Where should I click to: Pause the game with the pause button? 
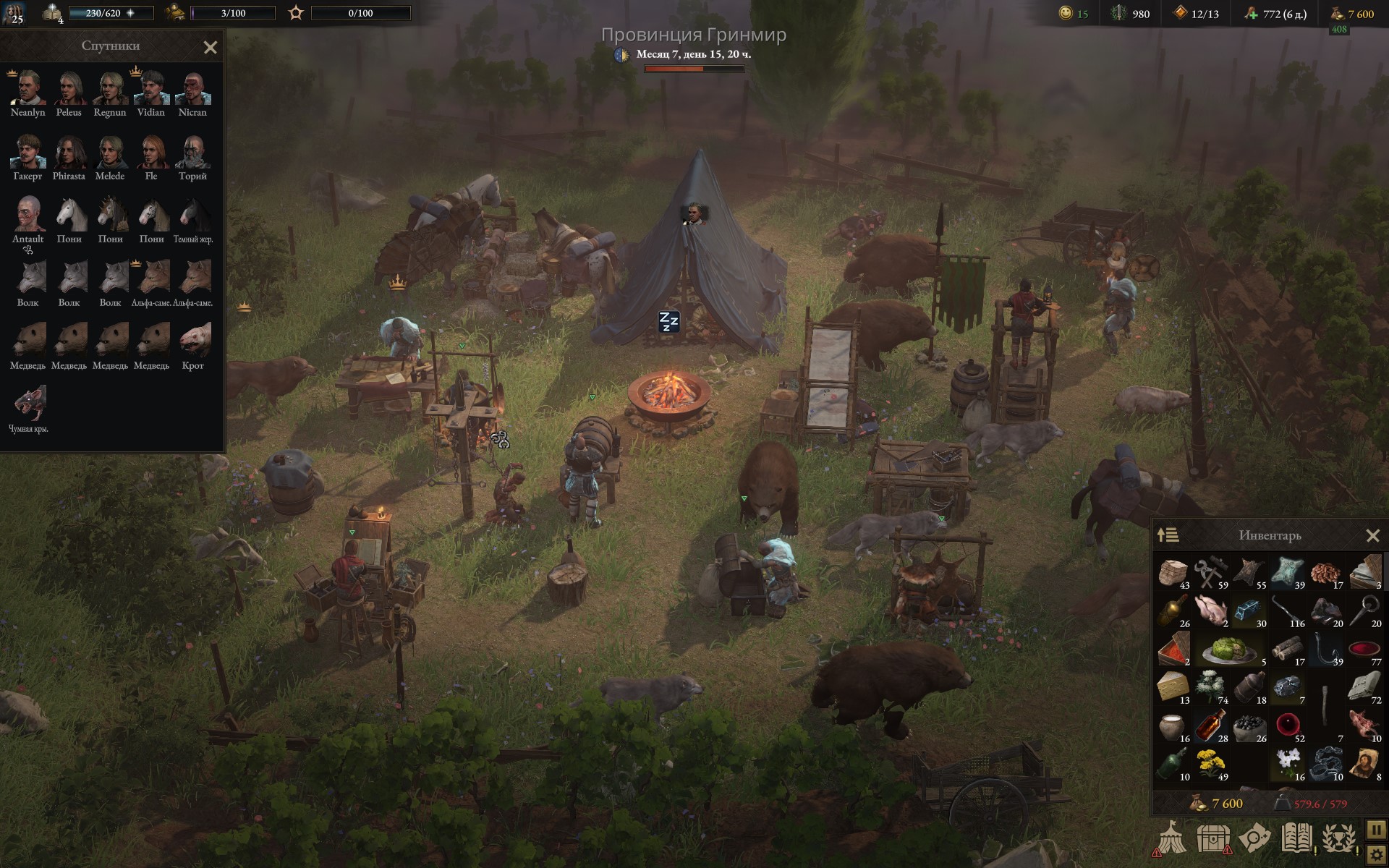(1376, 829)
